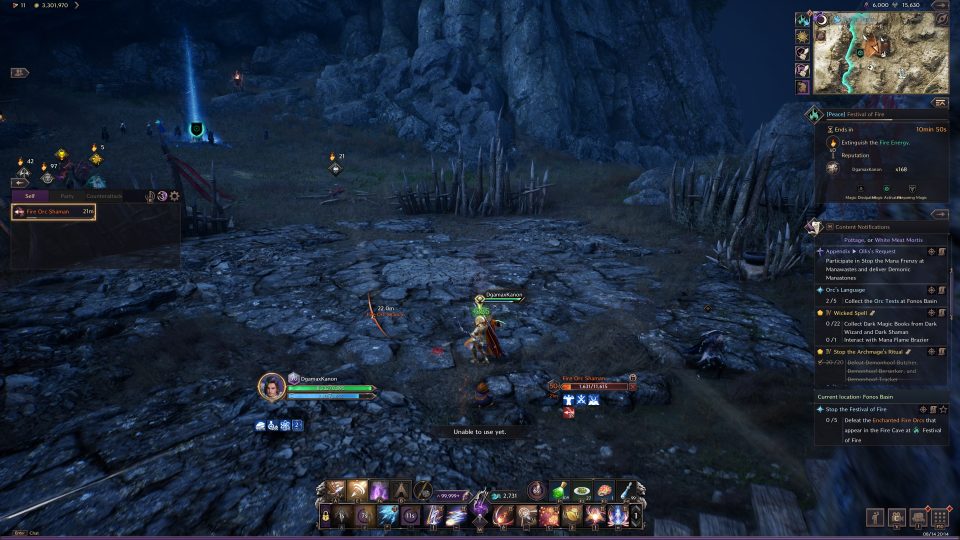Screen dimensions: 960x540
Task: Open the Counterattack tab
Action: 104,196
